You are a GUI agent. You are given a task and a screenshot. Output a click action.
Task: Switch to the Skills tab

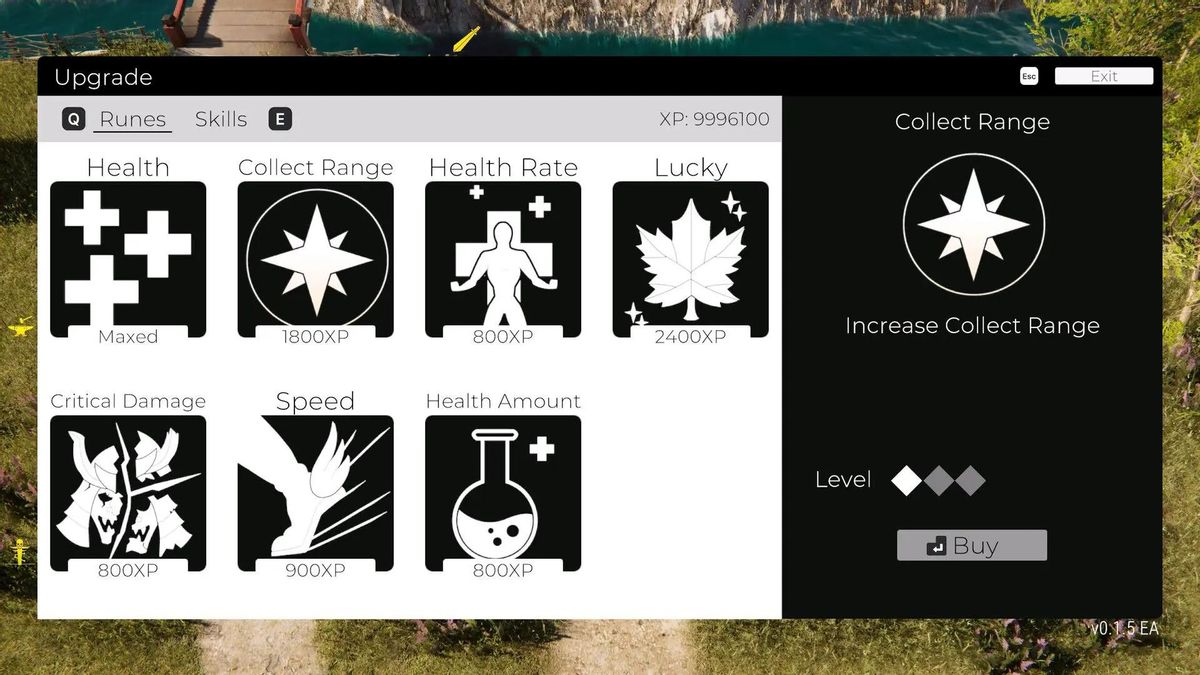[221, 119]
